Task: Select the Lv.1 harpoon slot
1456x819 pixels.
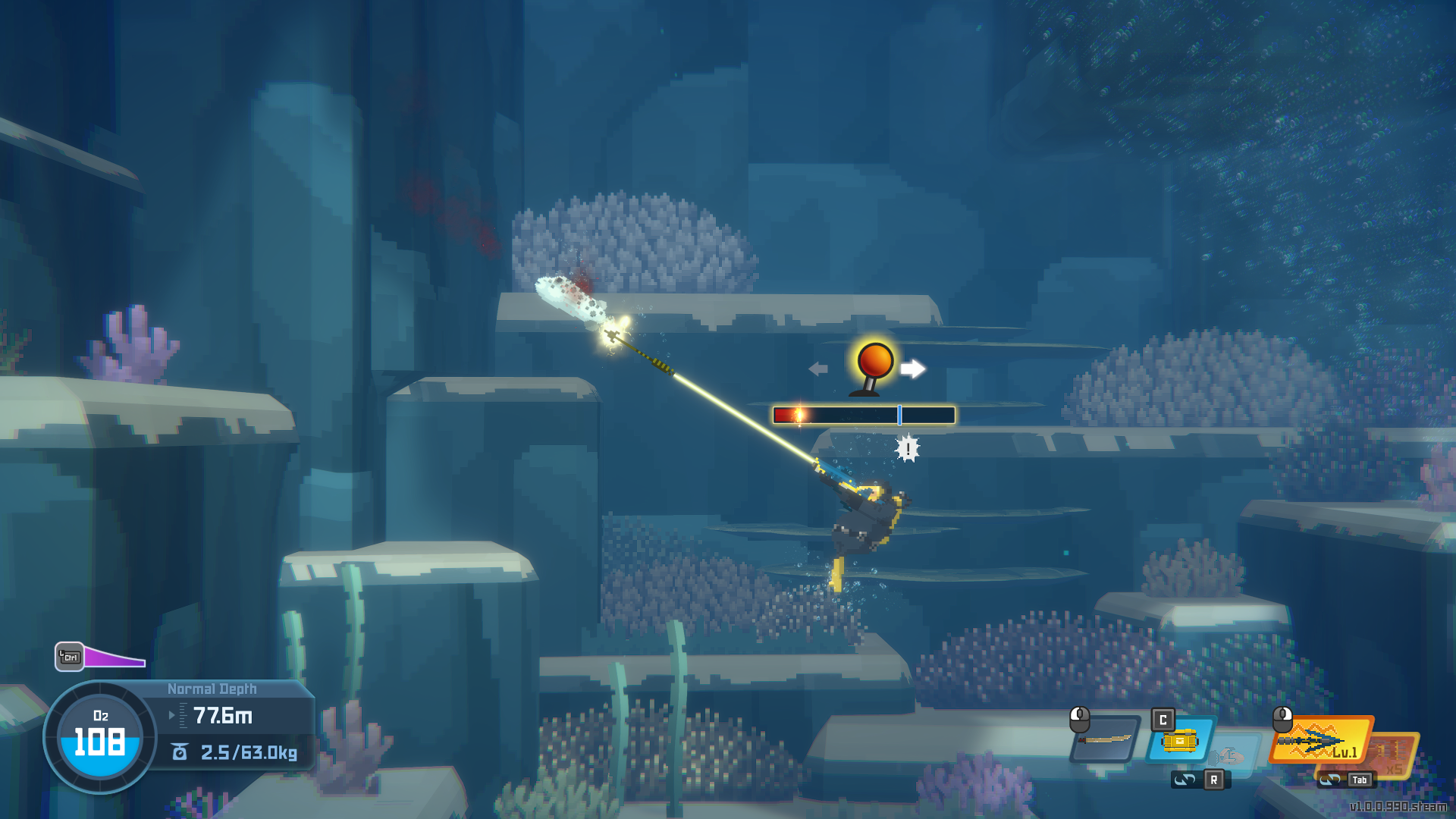Action: [1320, 739]
